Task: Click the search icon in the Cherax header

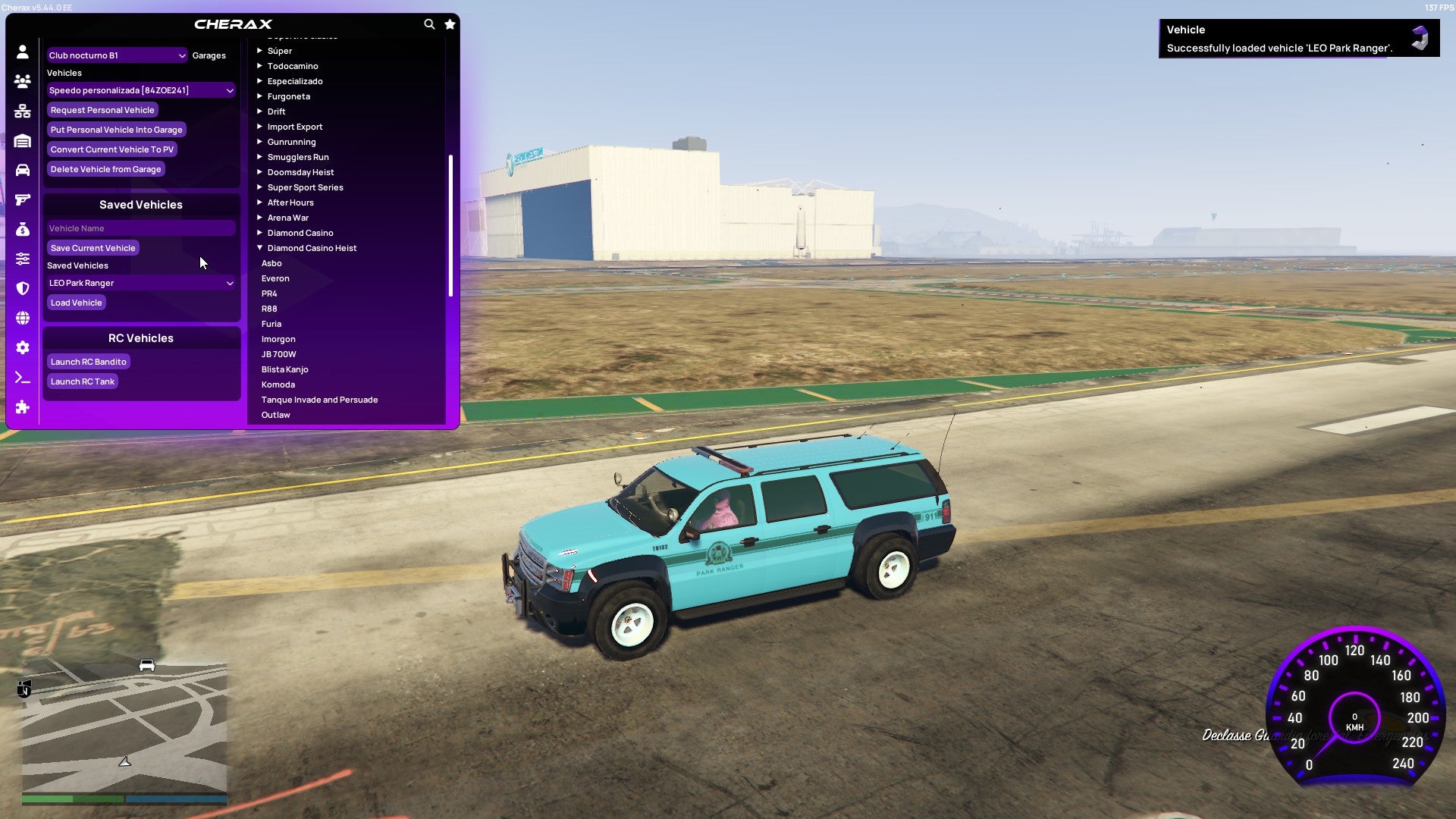Action: tap(429, 24)
